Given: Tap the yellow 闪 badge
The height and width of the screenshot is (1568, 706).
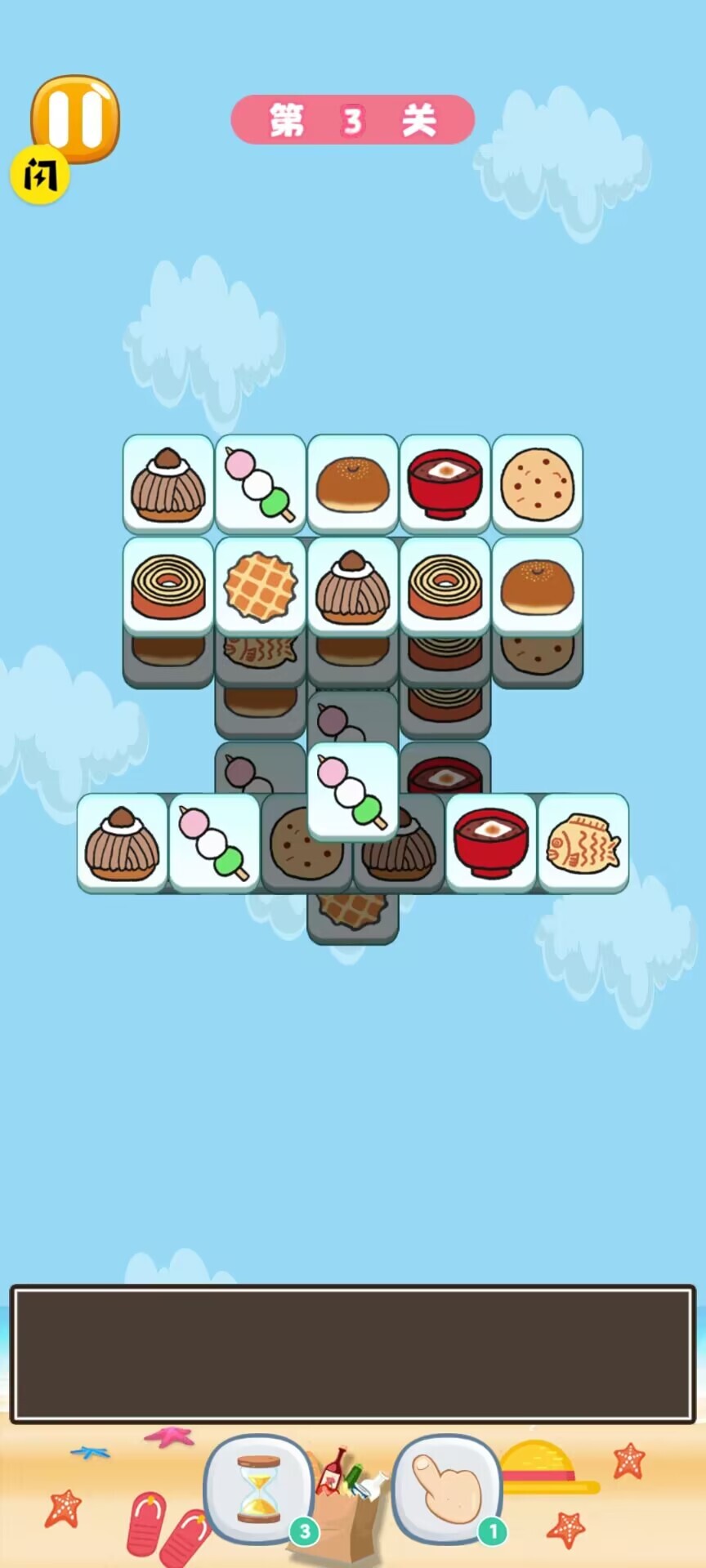Looking at the screenshot, I should coord(39,174).
